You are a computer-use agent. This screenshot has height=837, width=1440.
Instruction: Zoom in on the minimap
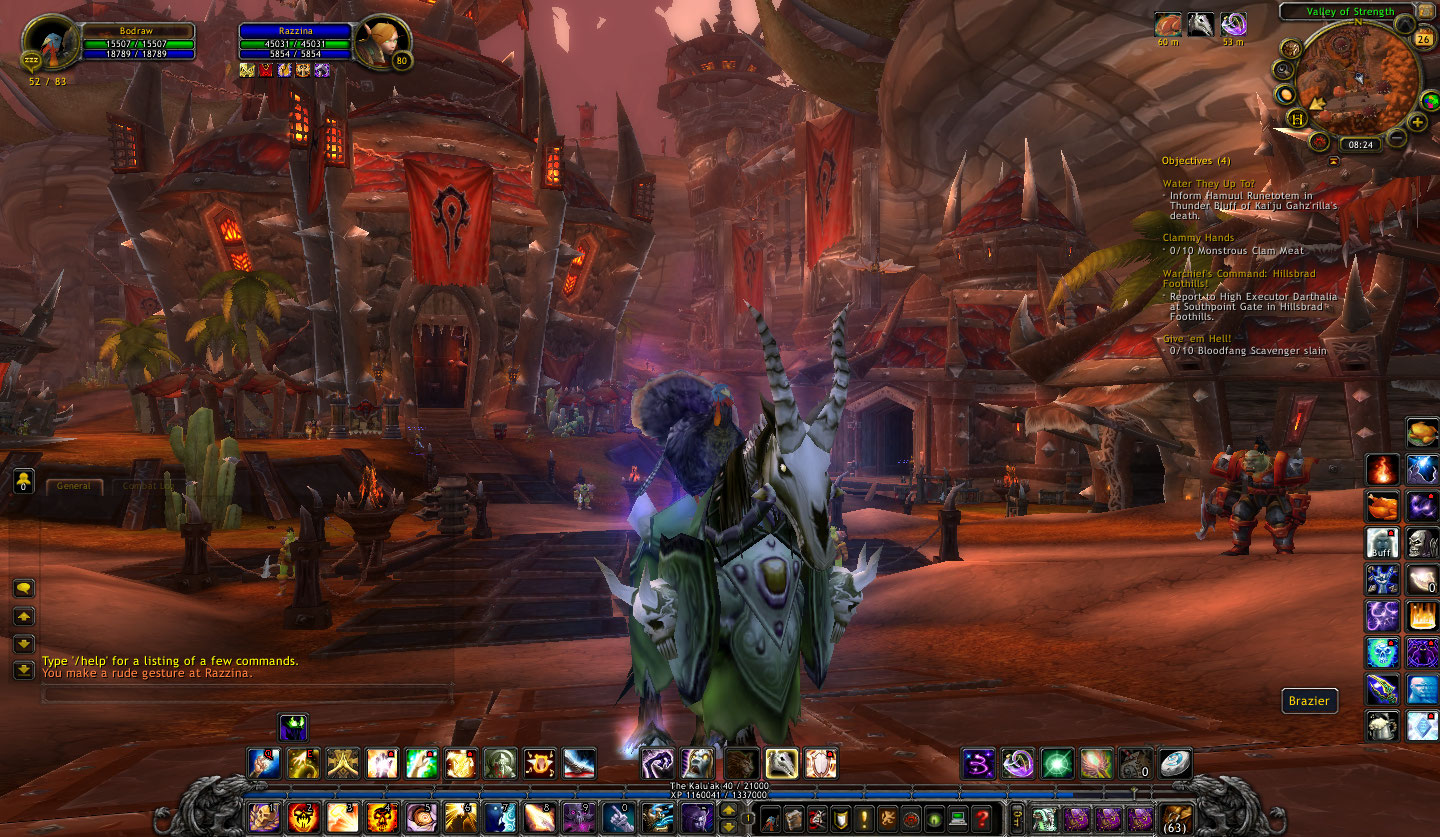coord(1417,122)
